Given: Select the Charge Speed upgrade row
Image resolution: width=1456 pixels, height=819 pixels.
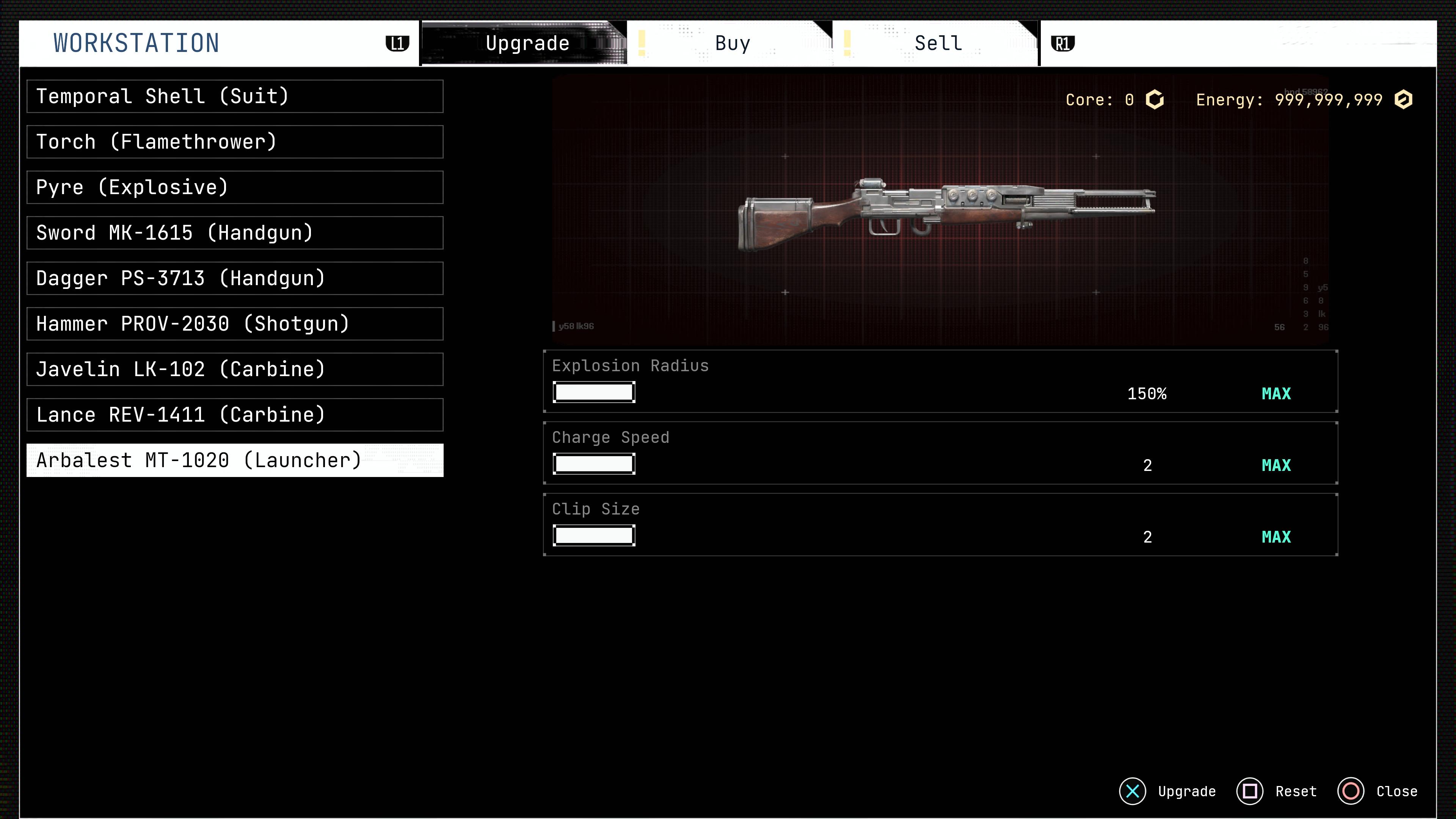Looking at the screenshot, I should [x=940, y=453].
